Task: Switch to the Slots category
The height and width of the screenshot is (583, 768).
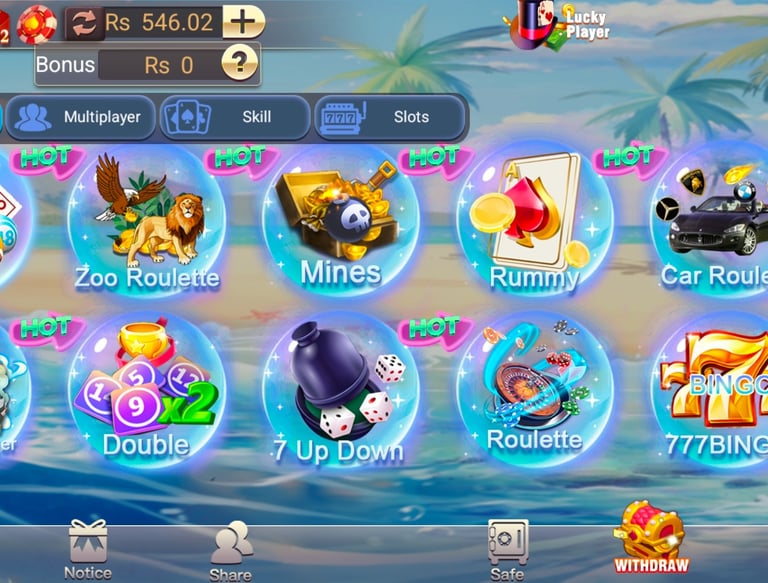Action: [x=390, y=117]
